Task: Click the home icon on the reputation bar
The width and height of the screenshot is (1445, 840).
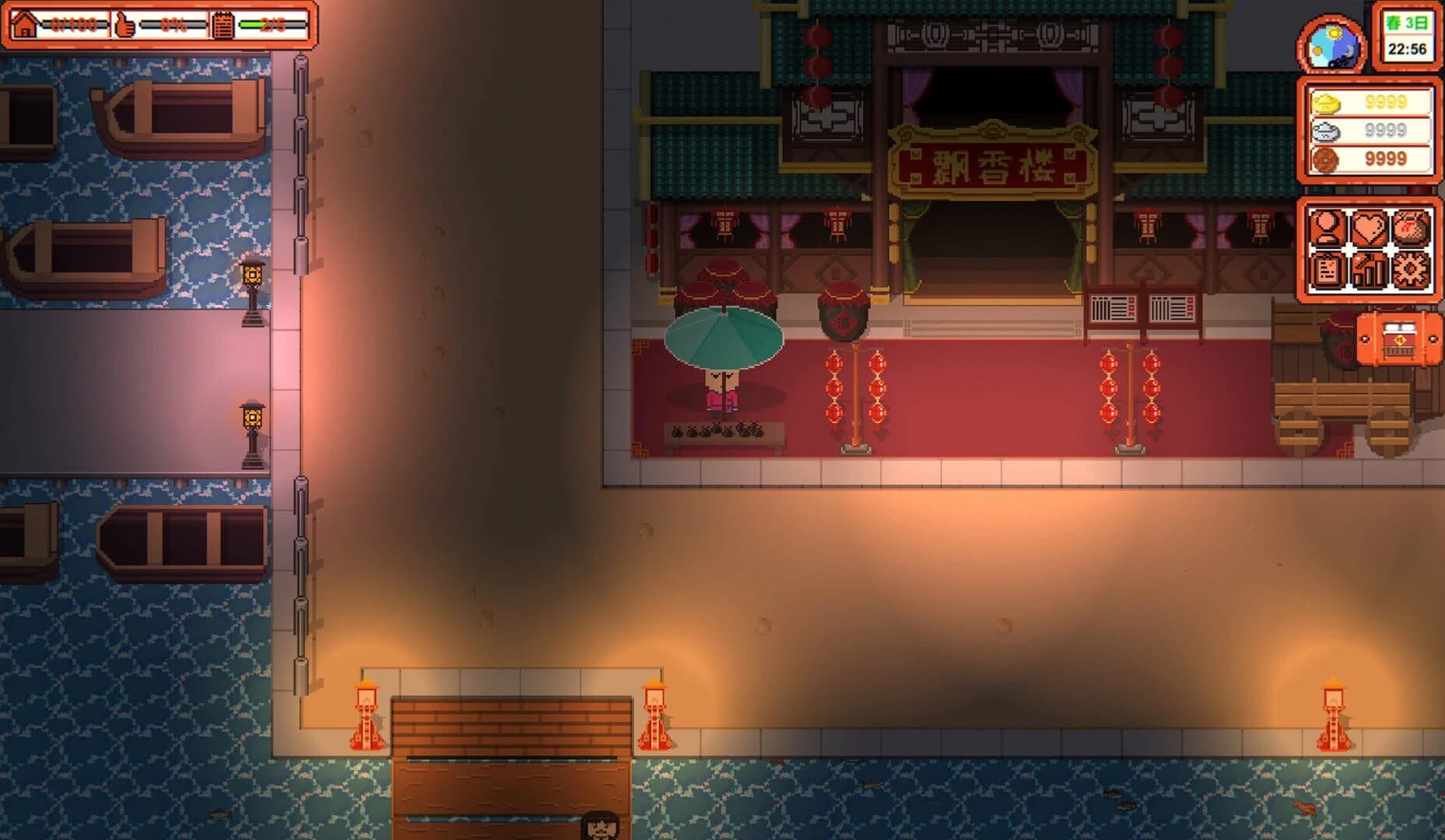Action: click(25, 26)
